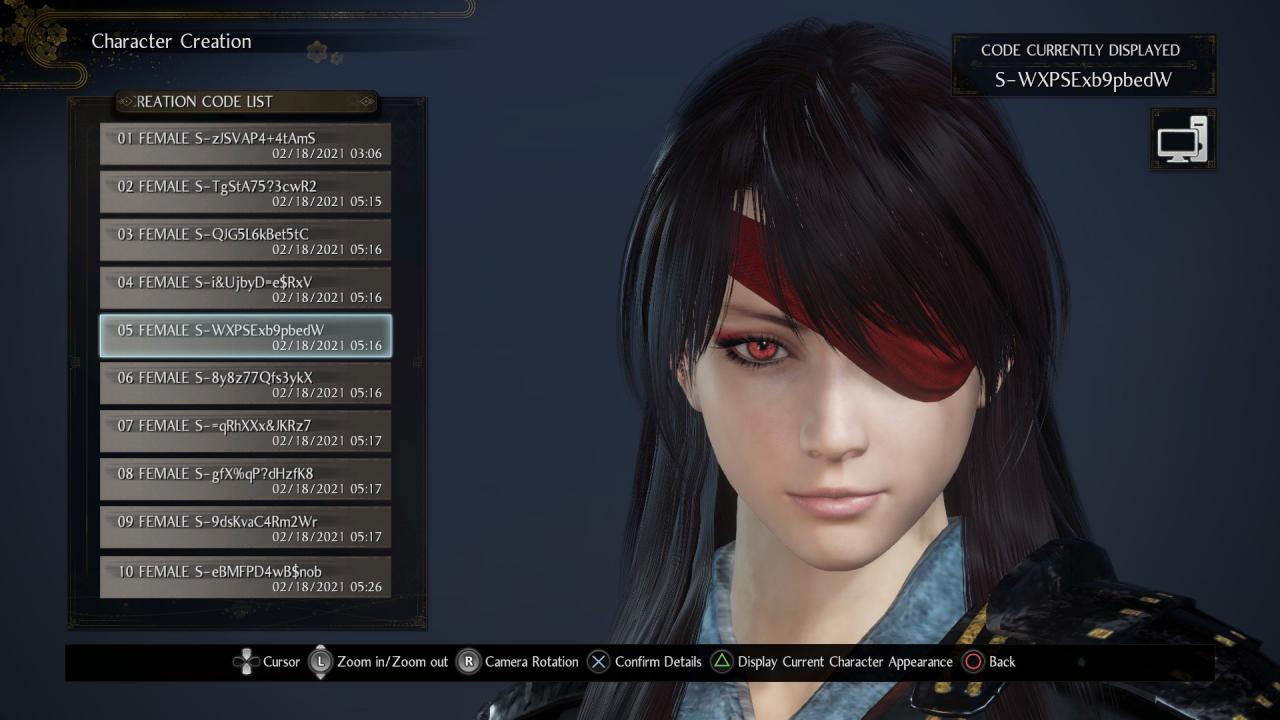Screen dimensions: 1280x720
Task: Select code entry 01 S-zJSVAP4+4tAmS
Action: tap(245, 144)
